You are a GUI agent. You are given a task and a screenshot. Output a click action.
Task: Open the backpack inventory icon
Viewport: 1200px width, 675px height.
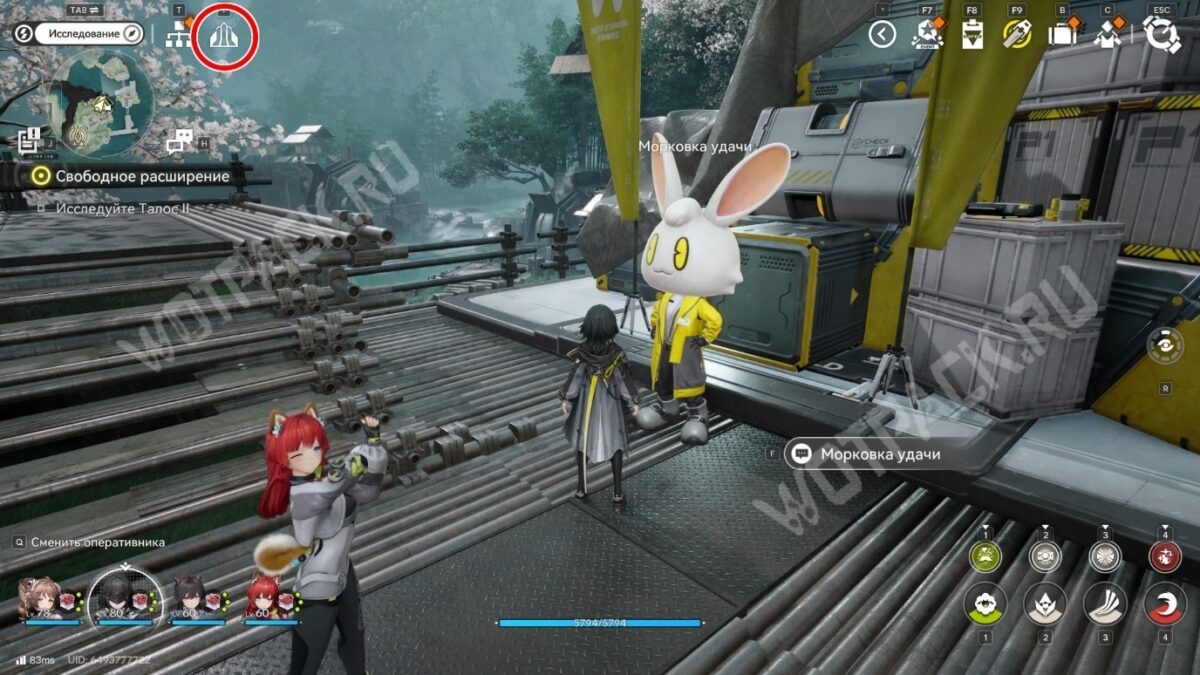1061,35
